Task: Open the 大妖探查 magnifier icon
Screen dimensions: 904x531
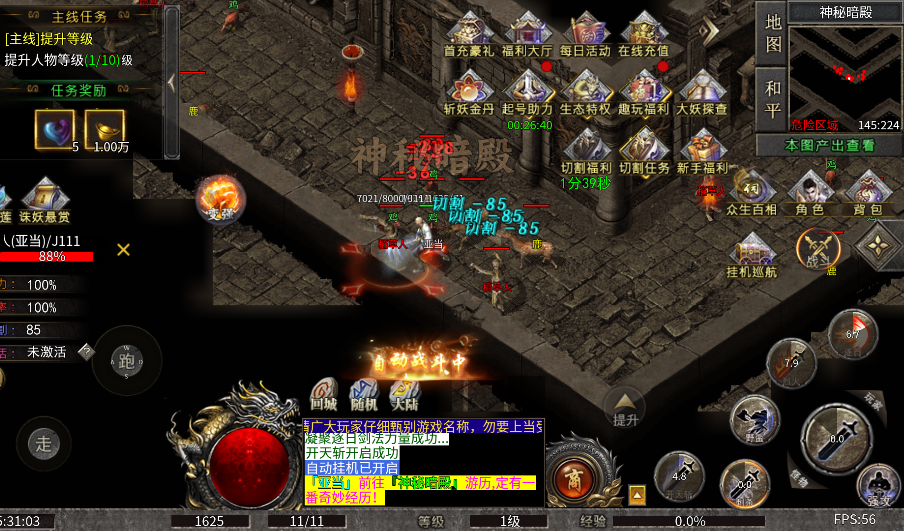Action: point(702,92)
